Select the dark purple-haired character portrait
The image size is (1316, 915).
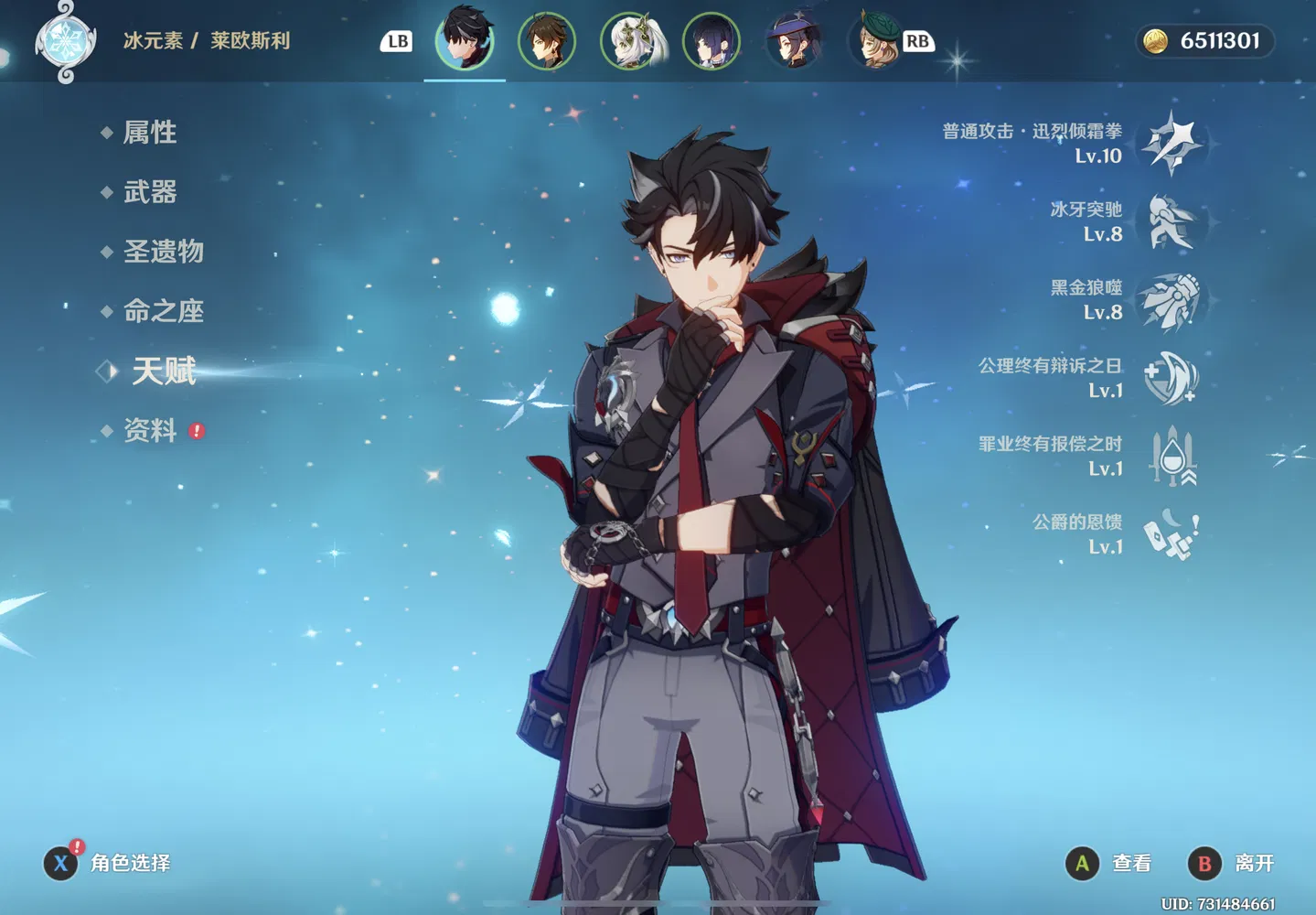point(711,40)
